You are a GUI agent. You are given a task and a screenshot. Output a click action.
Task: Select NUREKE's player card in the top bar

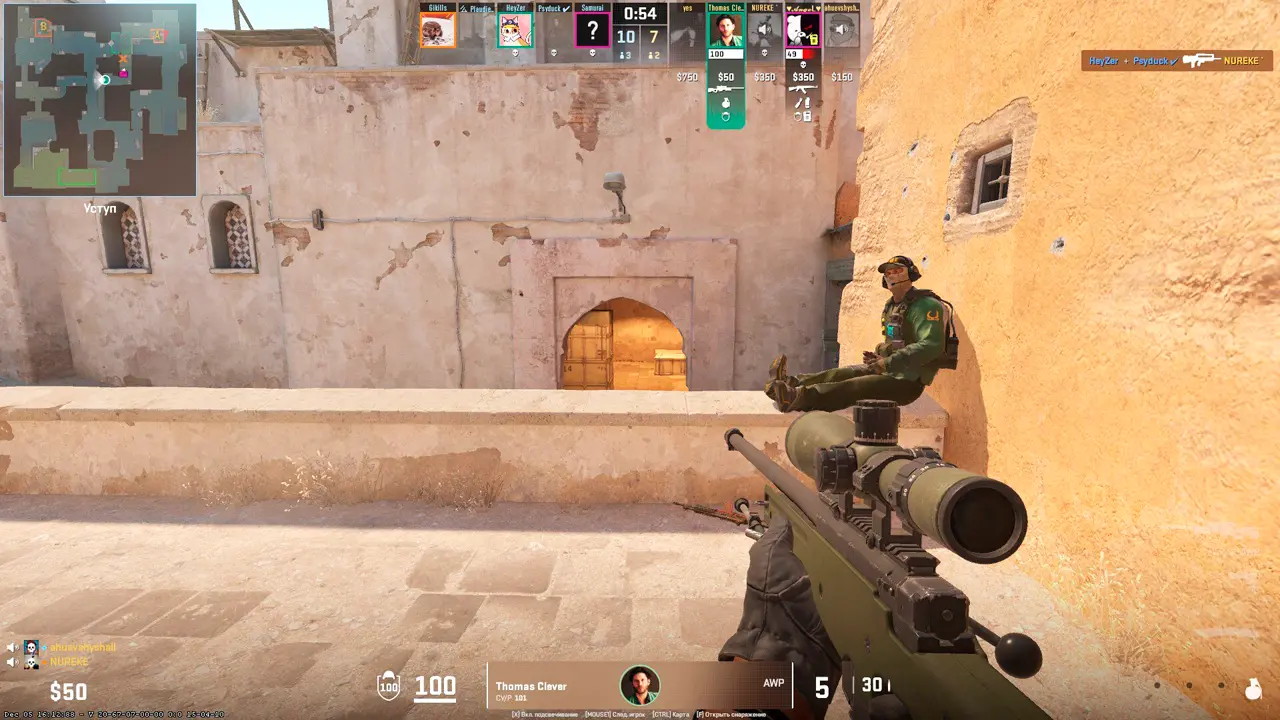[x=764, y=30]
